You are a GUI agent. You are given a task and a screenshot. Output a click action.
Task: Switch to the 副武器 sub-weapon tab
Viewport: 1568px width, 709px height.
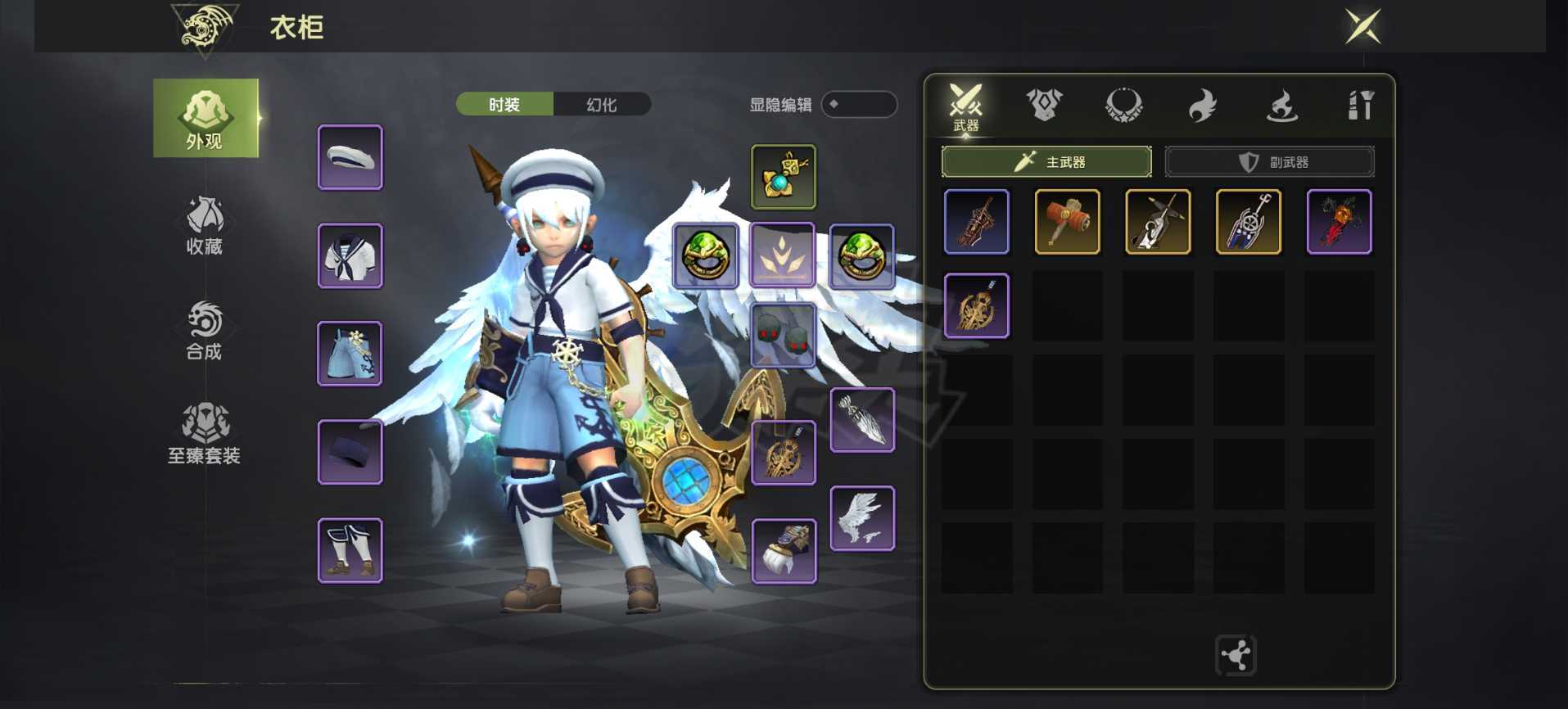tap(1269, 162)
